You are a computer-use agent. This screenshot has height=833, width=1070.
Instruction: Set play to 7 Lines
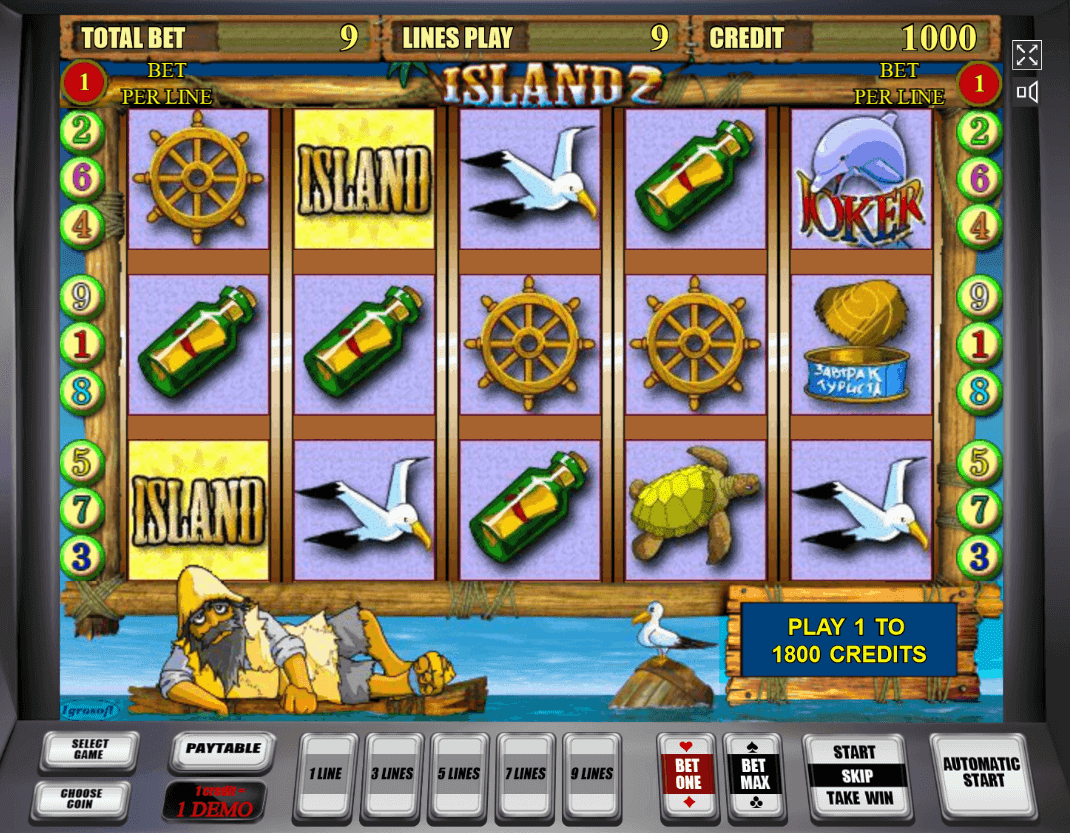(x=526, y=775)
